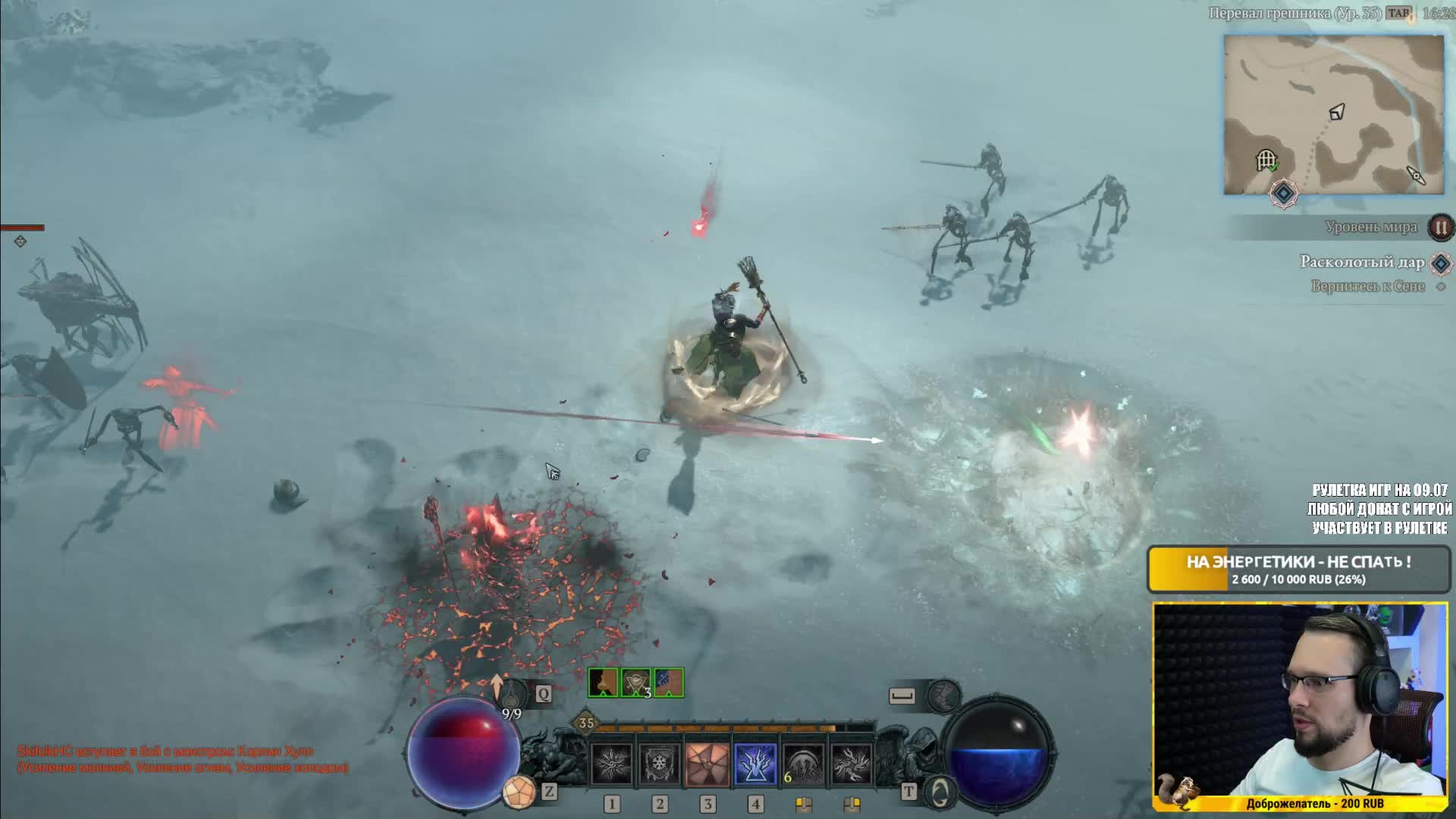Click the streamer webcam overlay
1456x819 pixels.
click(x=1300, y=707)
